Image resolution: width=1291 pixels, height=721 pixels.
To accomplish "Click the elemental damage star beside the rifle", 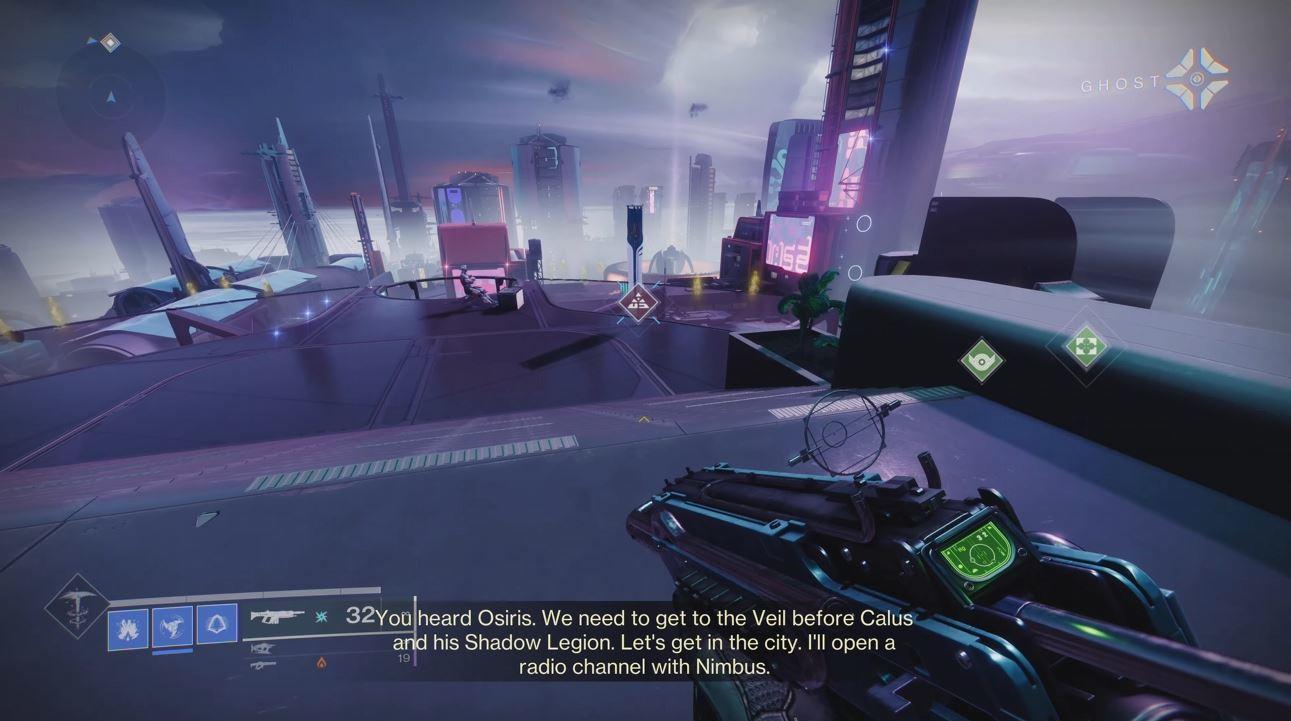I will point(321,617).
